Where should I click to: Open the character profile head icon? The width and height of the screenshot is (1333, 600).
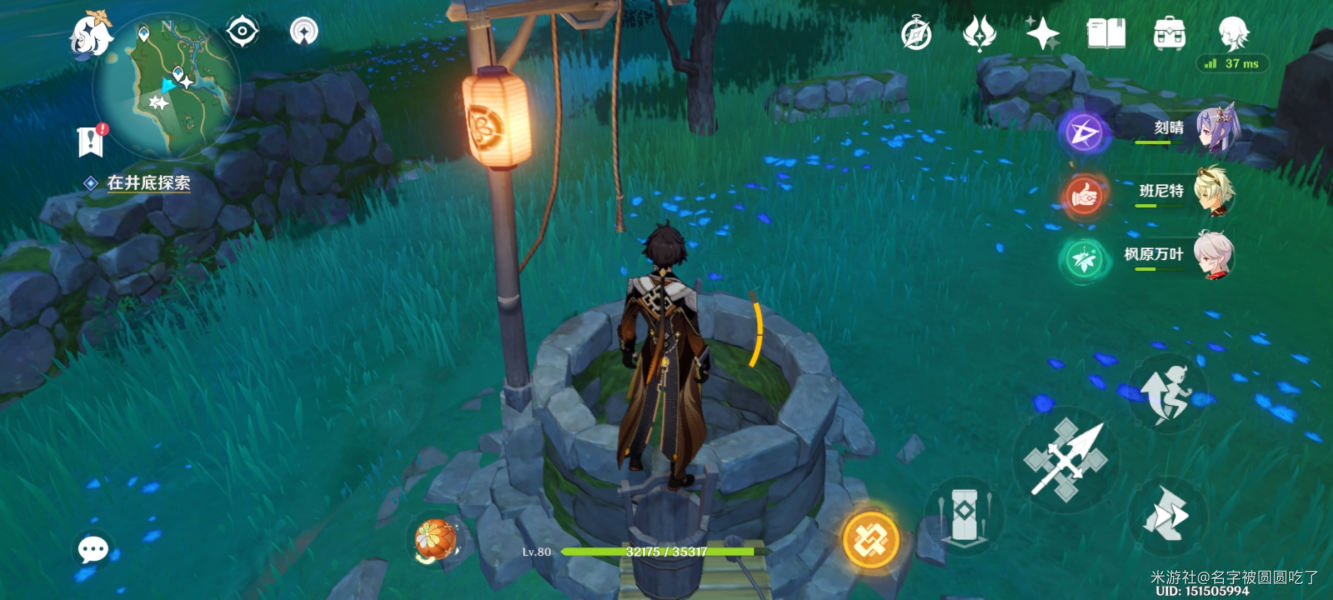1233,33
